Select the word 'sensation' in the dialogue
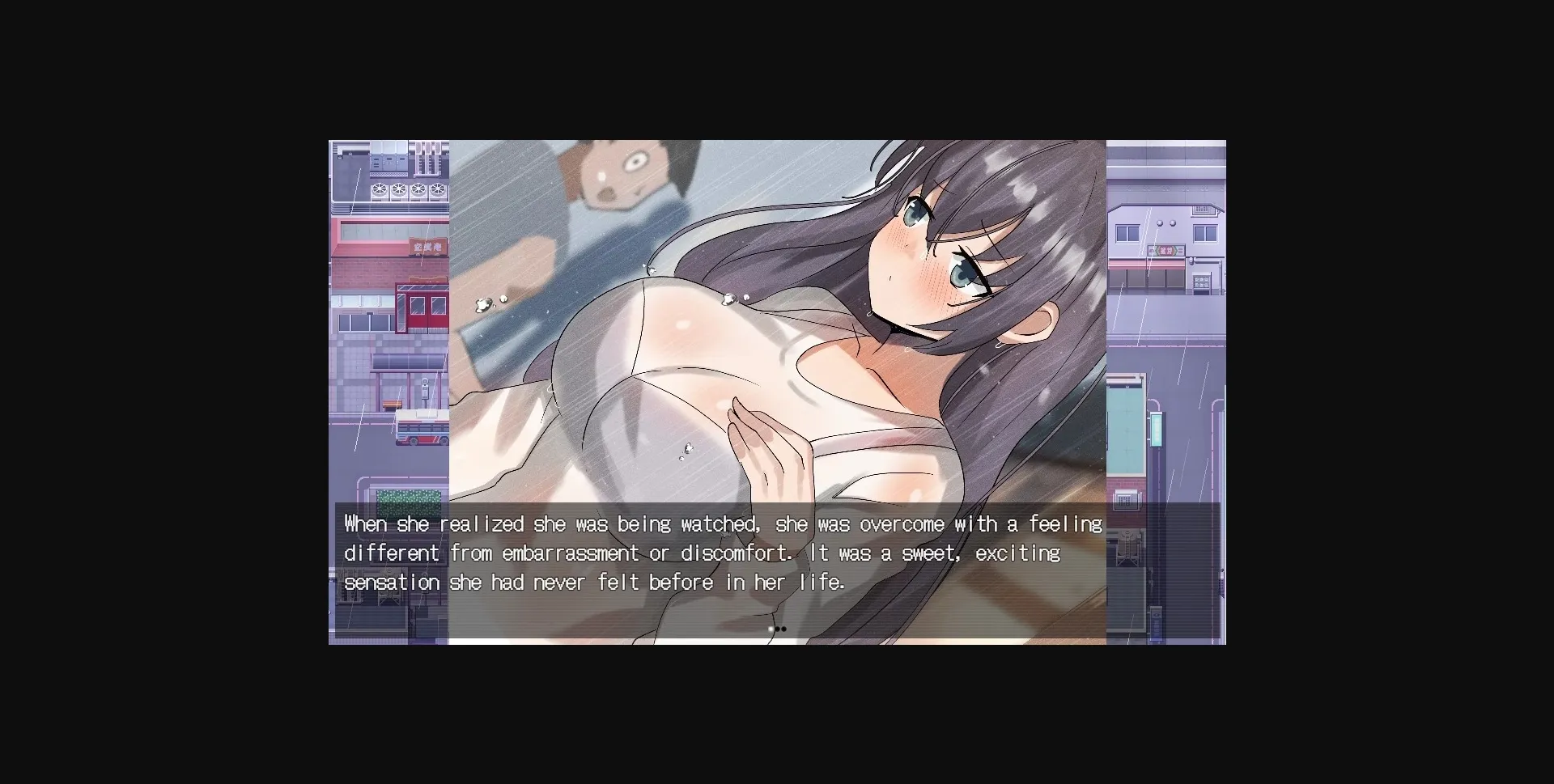Screen dimensions: 1554x784 (392, 582)
